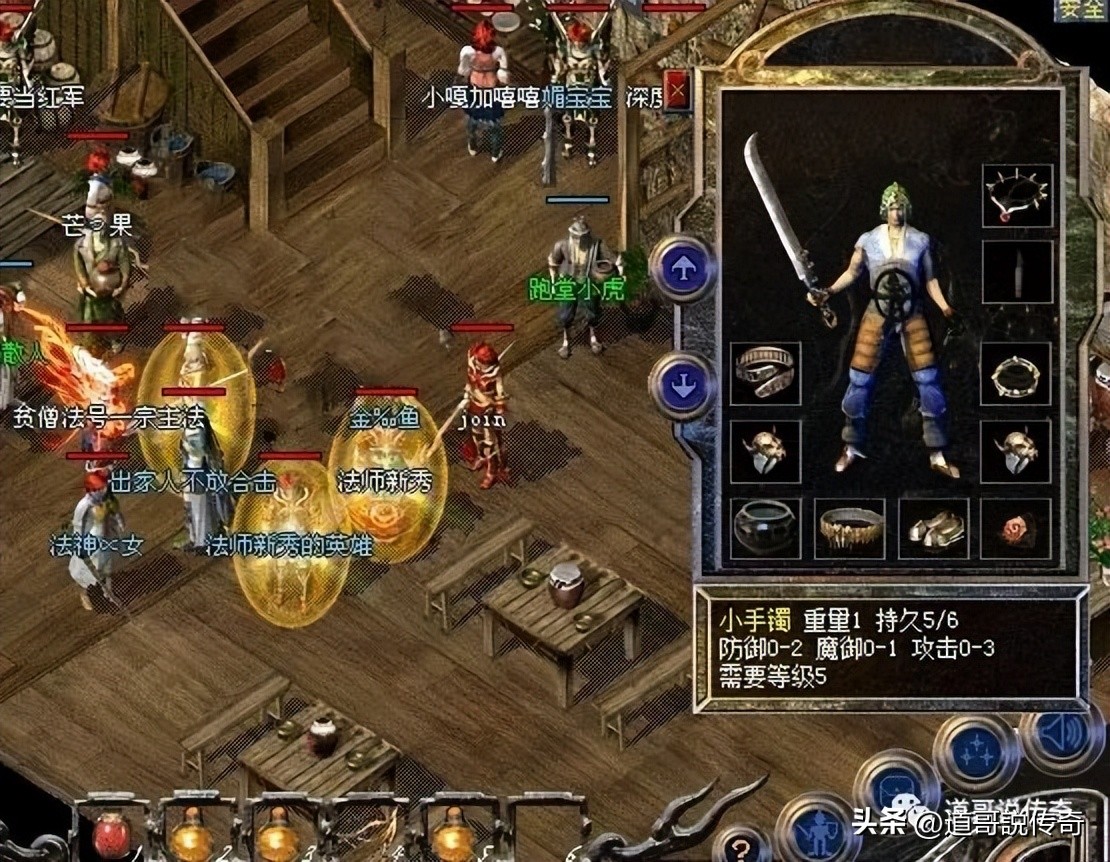Select the right skull ring slot

pyautogui.click(x=1016, y=450)
